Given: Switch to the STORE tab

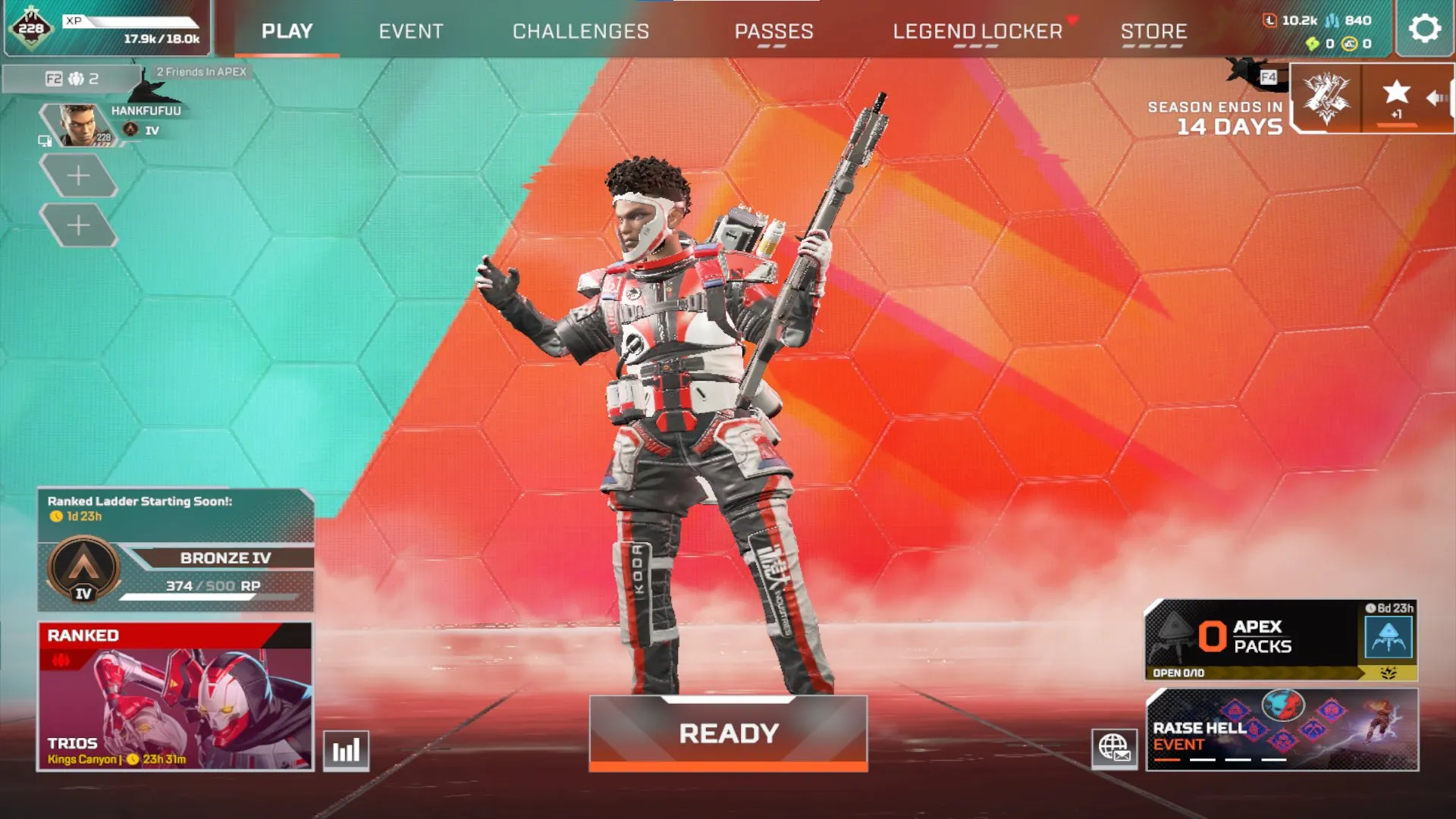Looking at the screenshot, I should pyautogui.click(x=1154, y=31).
